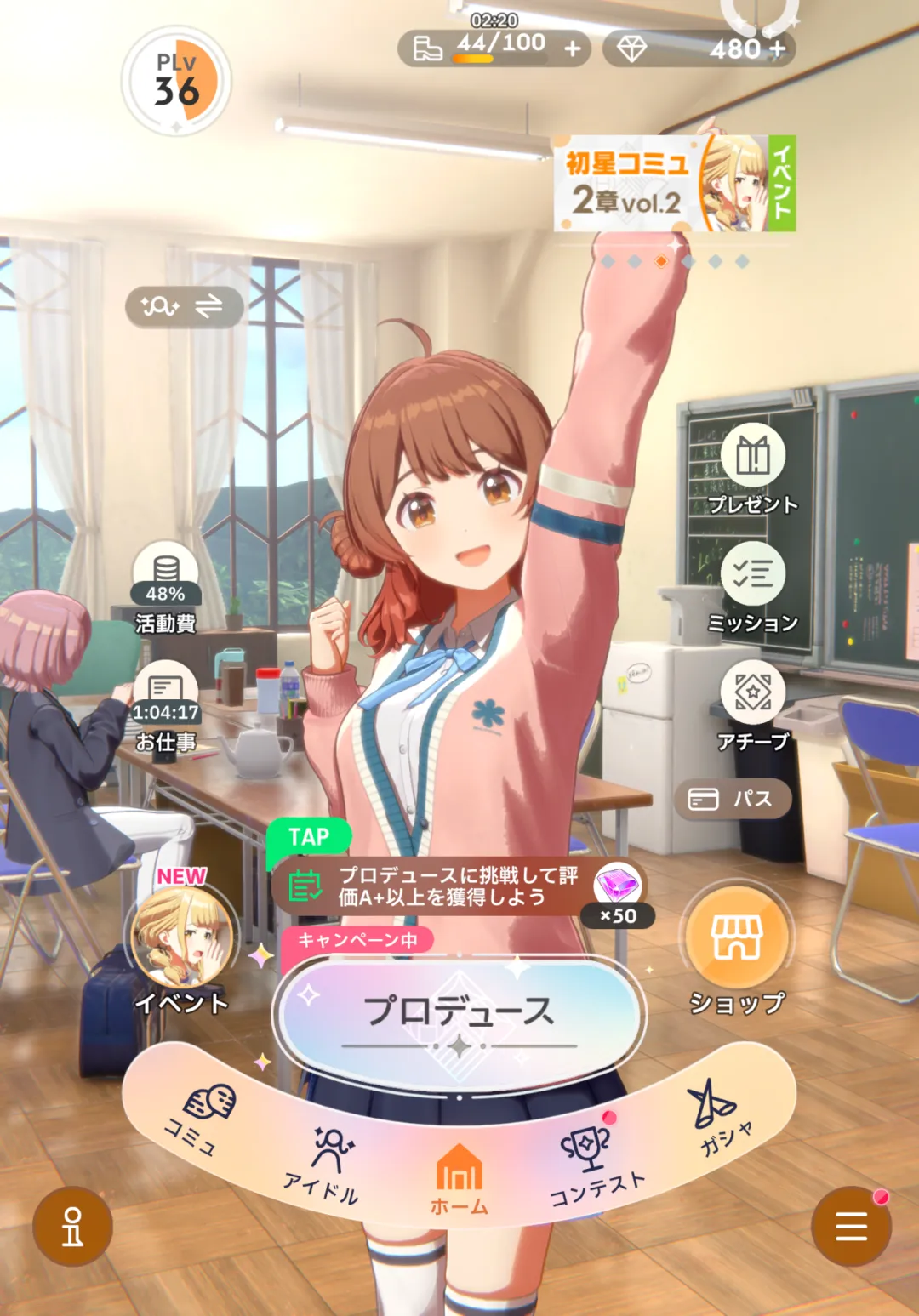Image resolution: width=919 pixels, height=1316 pixels.
Task: Tap the campaign mission prompt with ×50 jewel
Action: (458, 886)
